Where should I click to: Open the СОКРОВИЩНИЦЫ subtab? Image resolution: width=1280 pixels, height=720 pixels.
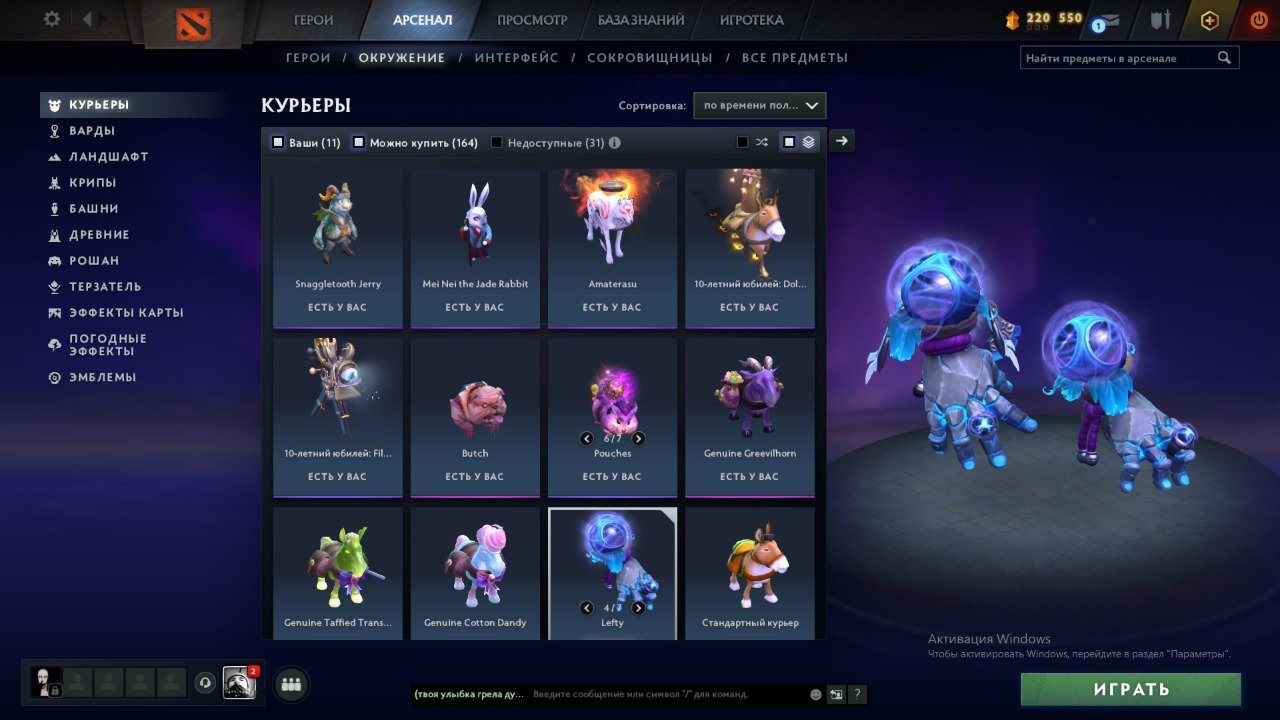pos(651,57)
